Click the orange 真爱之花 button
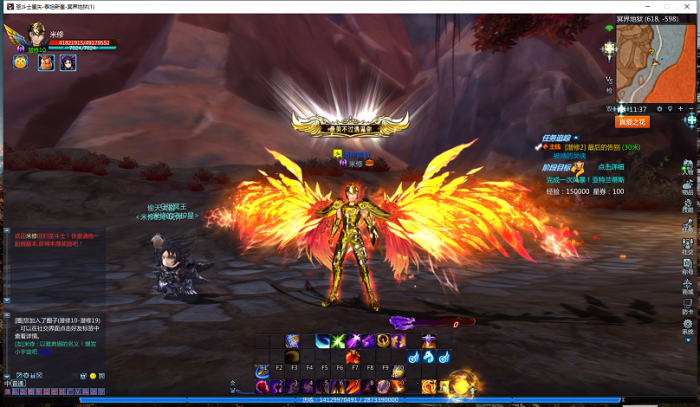 [633, 122]
